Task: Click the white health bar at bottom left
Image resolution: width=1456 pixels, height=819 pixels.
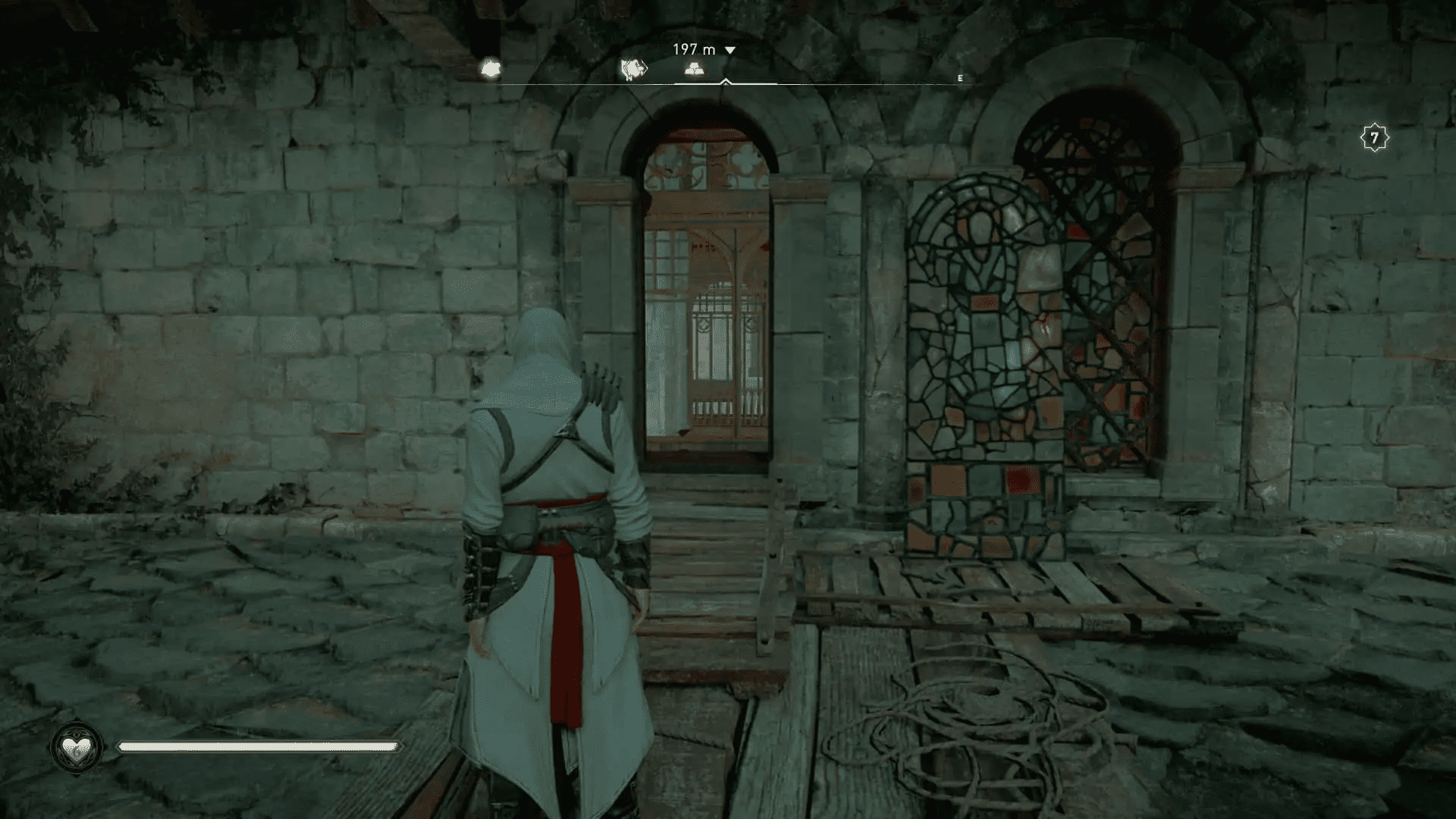Action: coord(258,747)
